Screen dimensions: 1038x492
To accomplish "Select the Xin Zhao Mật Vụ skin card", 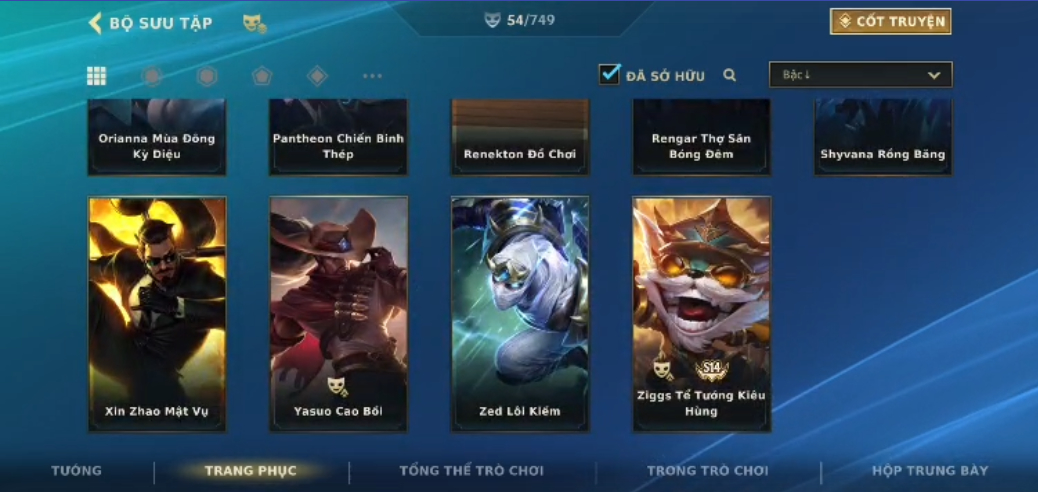I will (x=157, y=314).
